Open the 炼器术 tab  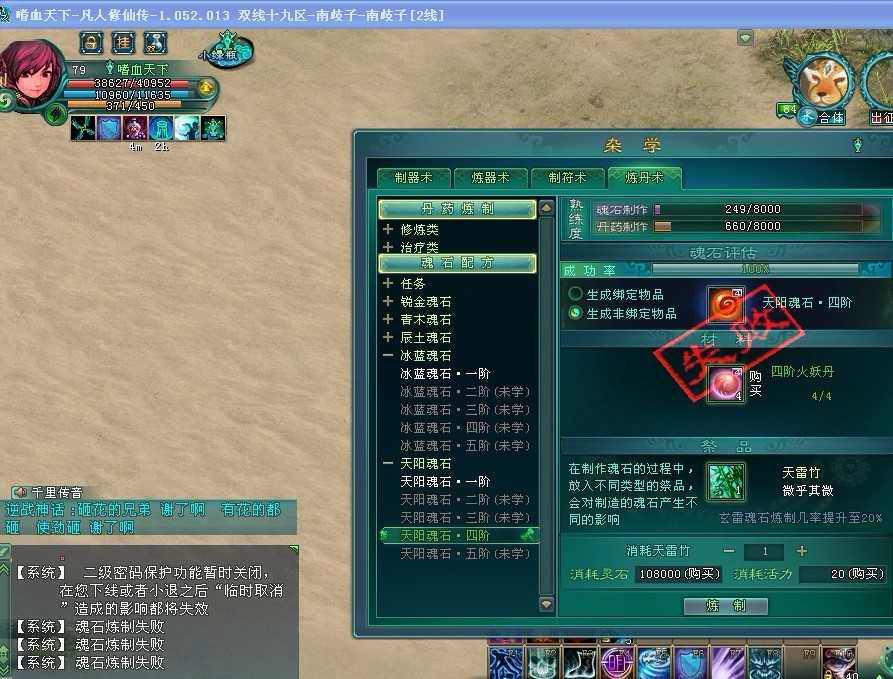pos(490,177)
